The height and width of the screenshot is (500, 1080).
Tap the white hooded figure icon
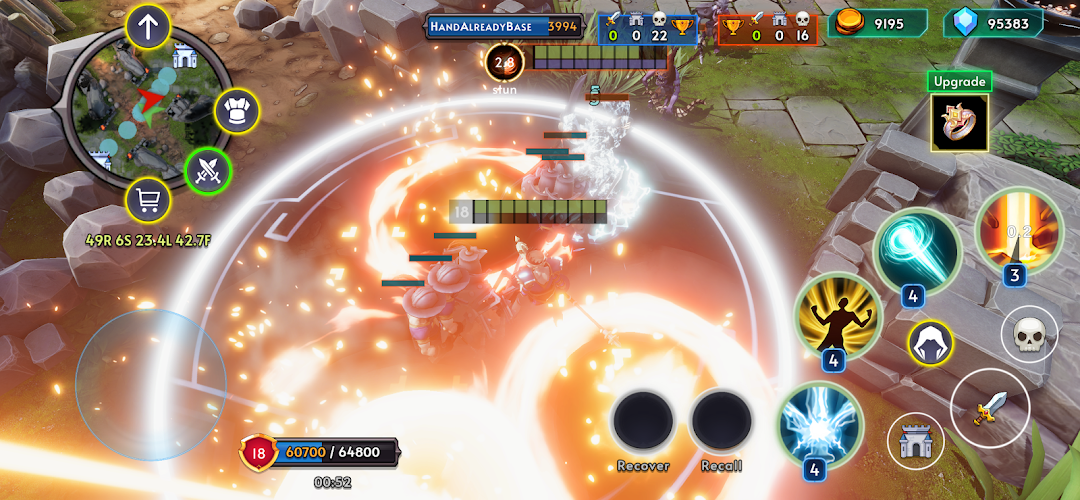click(930, 343)
